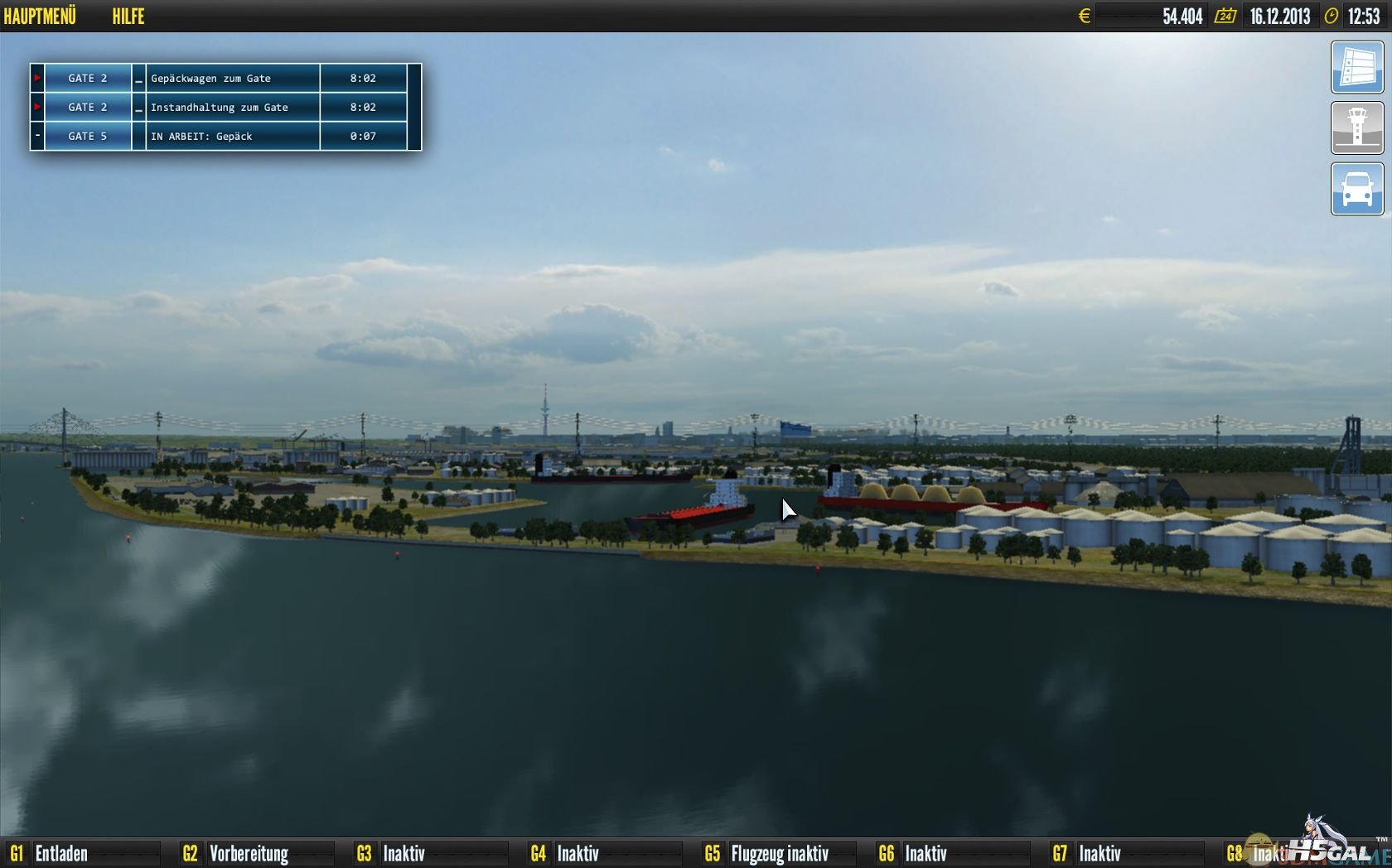
Task: Open the vehicle fleet car icon
Action: (x=1356, y=189)
